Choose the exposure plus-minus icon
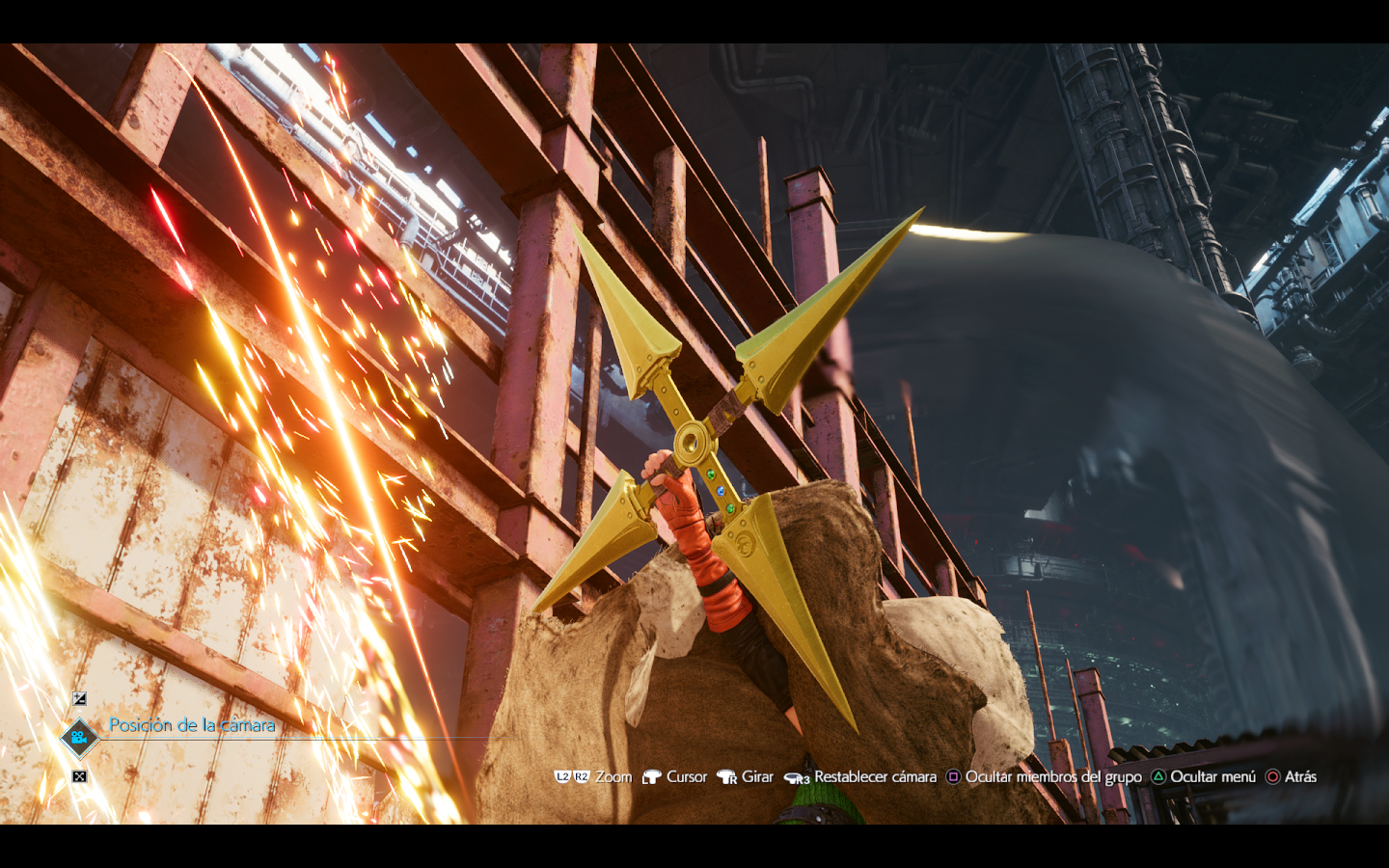 point(80,699)
